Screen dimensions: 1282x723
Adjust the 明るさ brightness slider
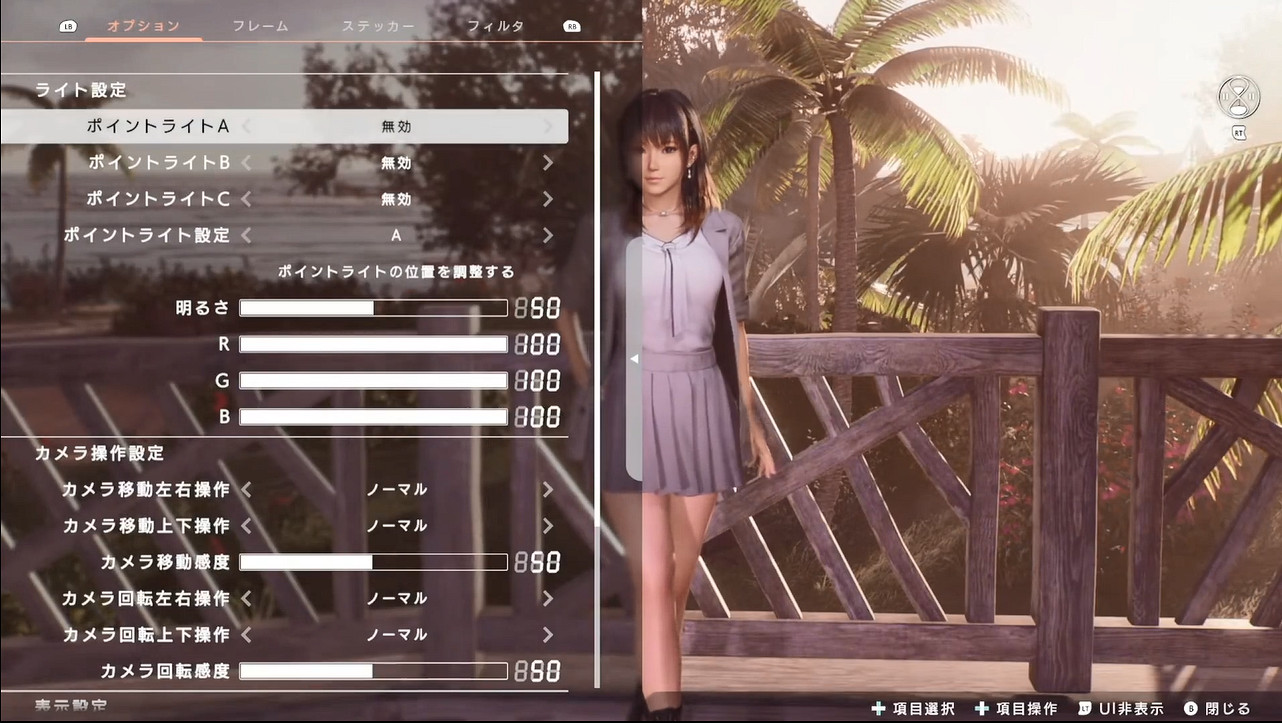(x=373, y=307)
